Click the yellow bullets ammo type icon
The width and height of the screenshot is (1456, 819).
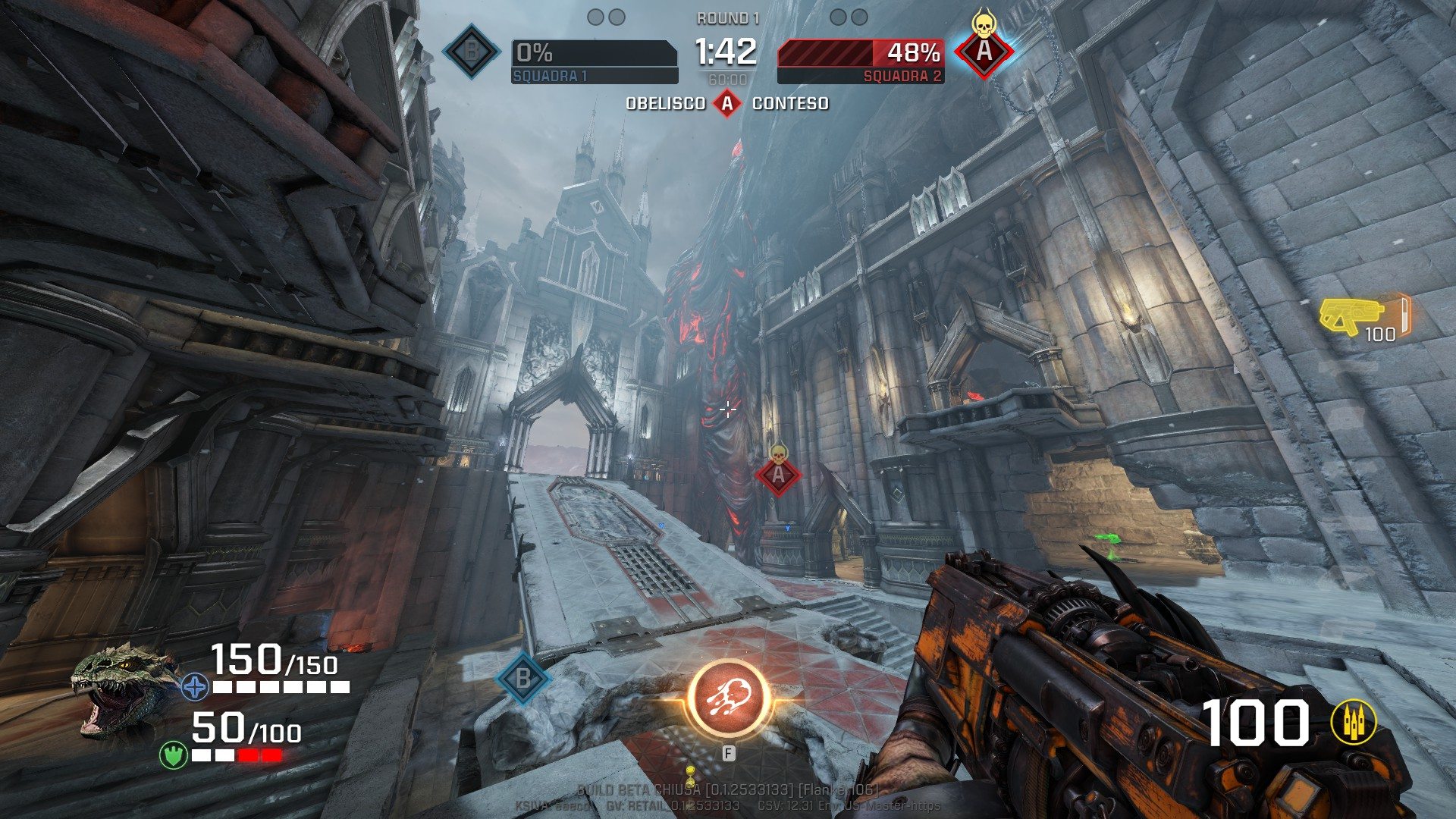pos(1354,721)
